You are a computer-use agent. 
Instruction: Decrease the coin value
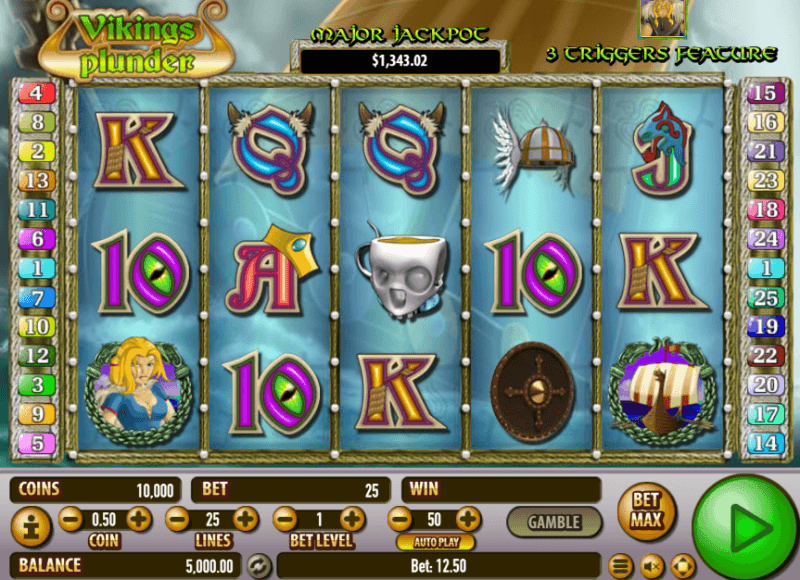(71, 519)
